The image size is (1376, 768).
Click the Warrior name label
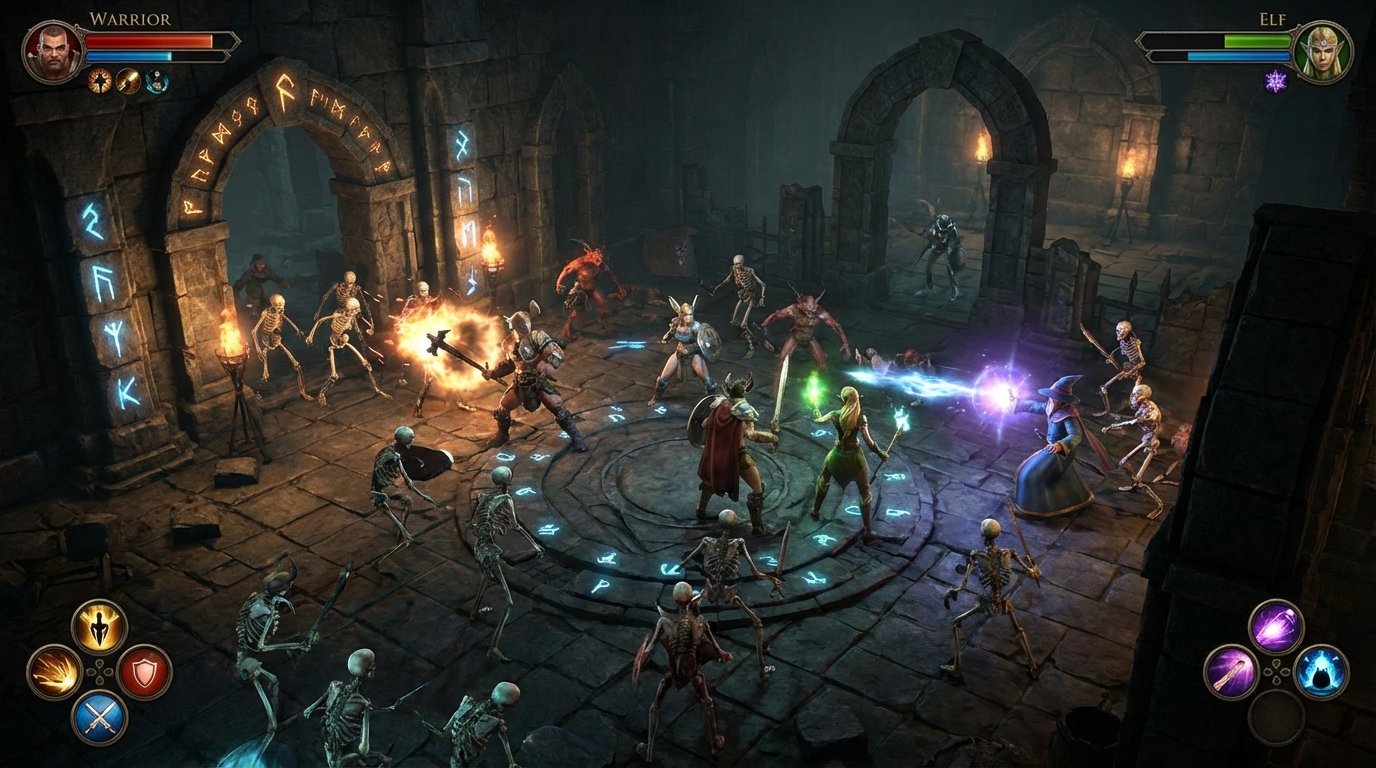(x=129, y=17)
